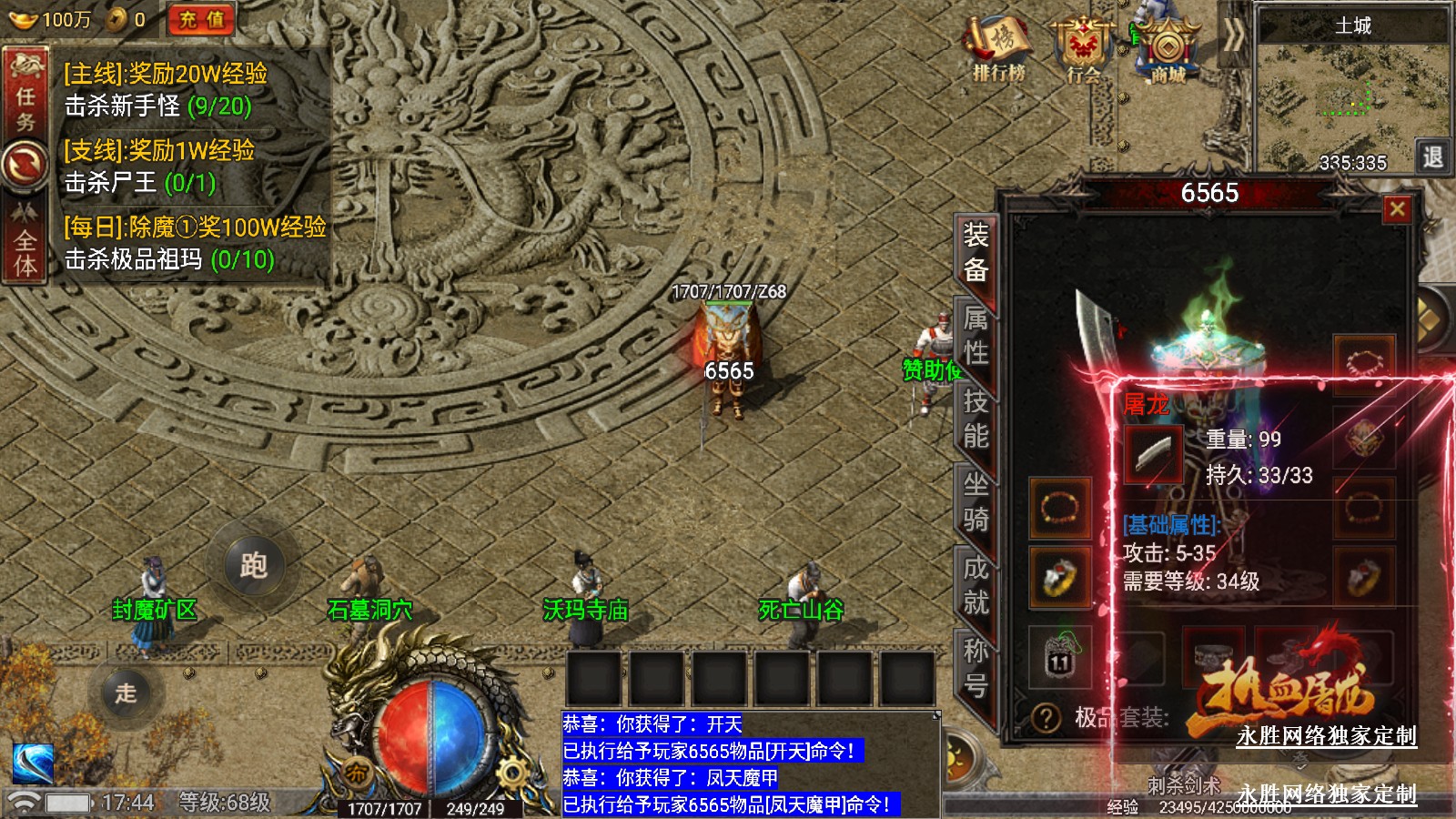Open the 行会 guild menu
Viewport: 1456px width, 819px height.
pyautogui.click(x=1083, y=49)
